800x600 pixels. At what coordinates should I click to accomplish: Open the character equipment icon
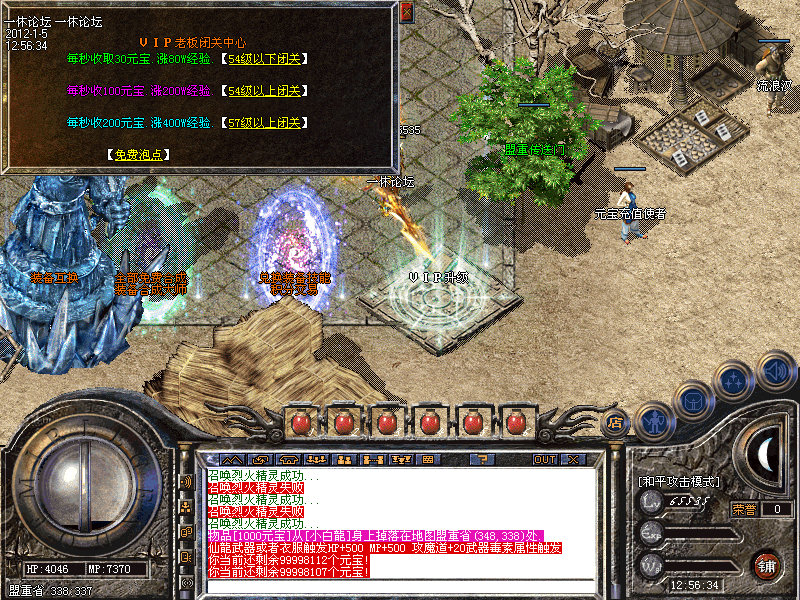[654, 420]
